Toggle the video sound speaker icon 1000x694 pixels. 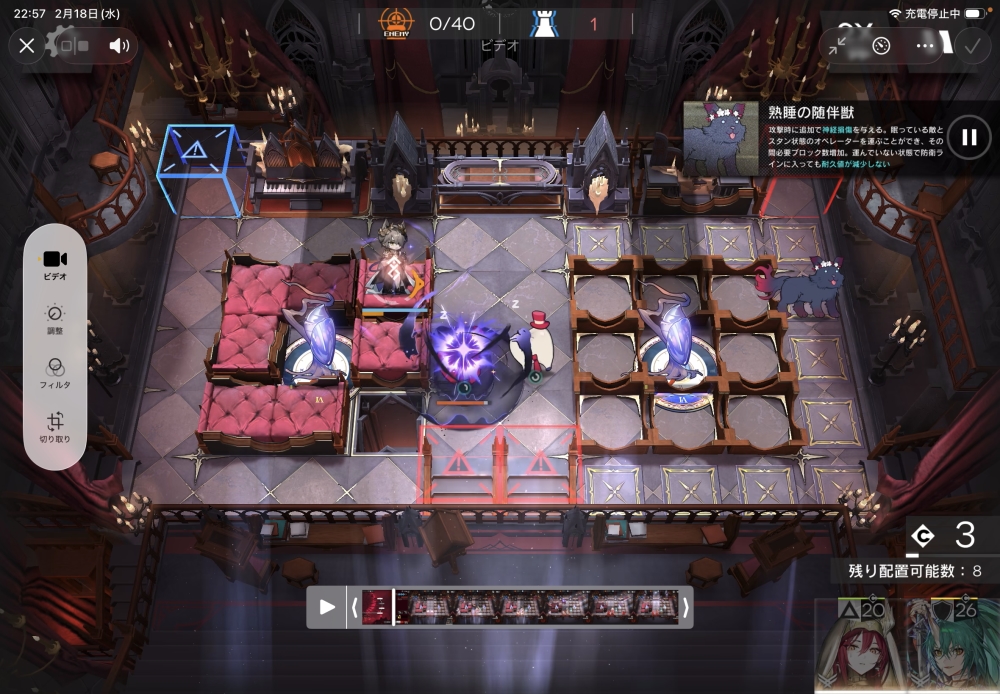pyautogui.click(x=120, y=45)
